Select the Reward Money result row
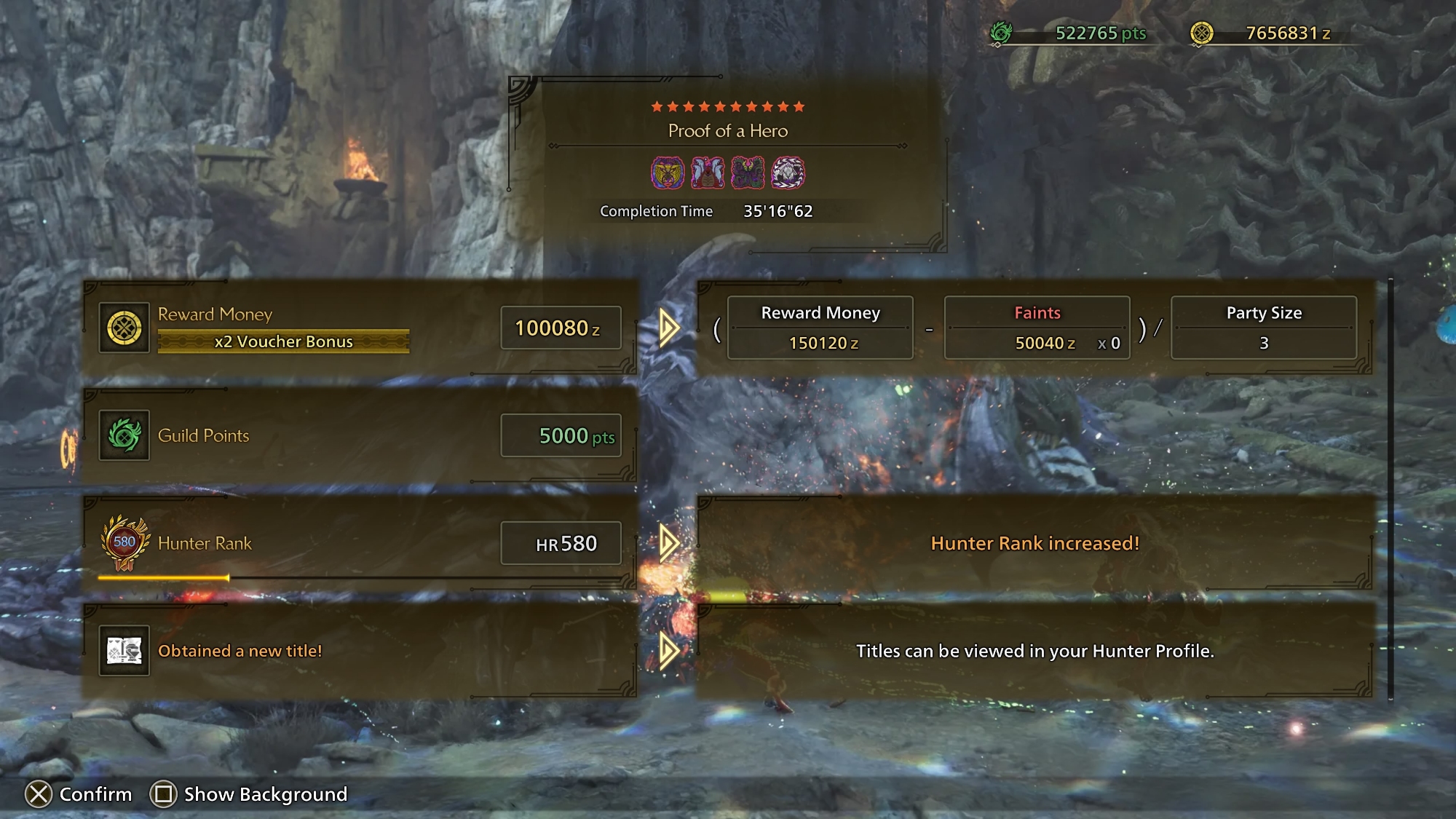Image resolution: width=1456 pixels, height=819 pixels. click(360, 328)
